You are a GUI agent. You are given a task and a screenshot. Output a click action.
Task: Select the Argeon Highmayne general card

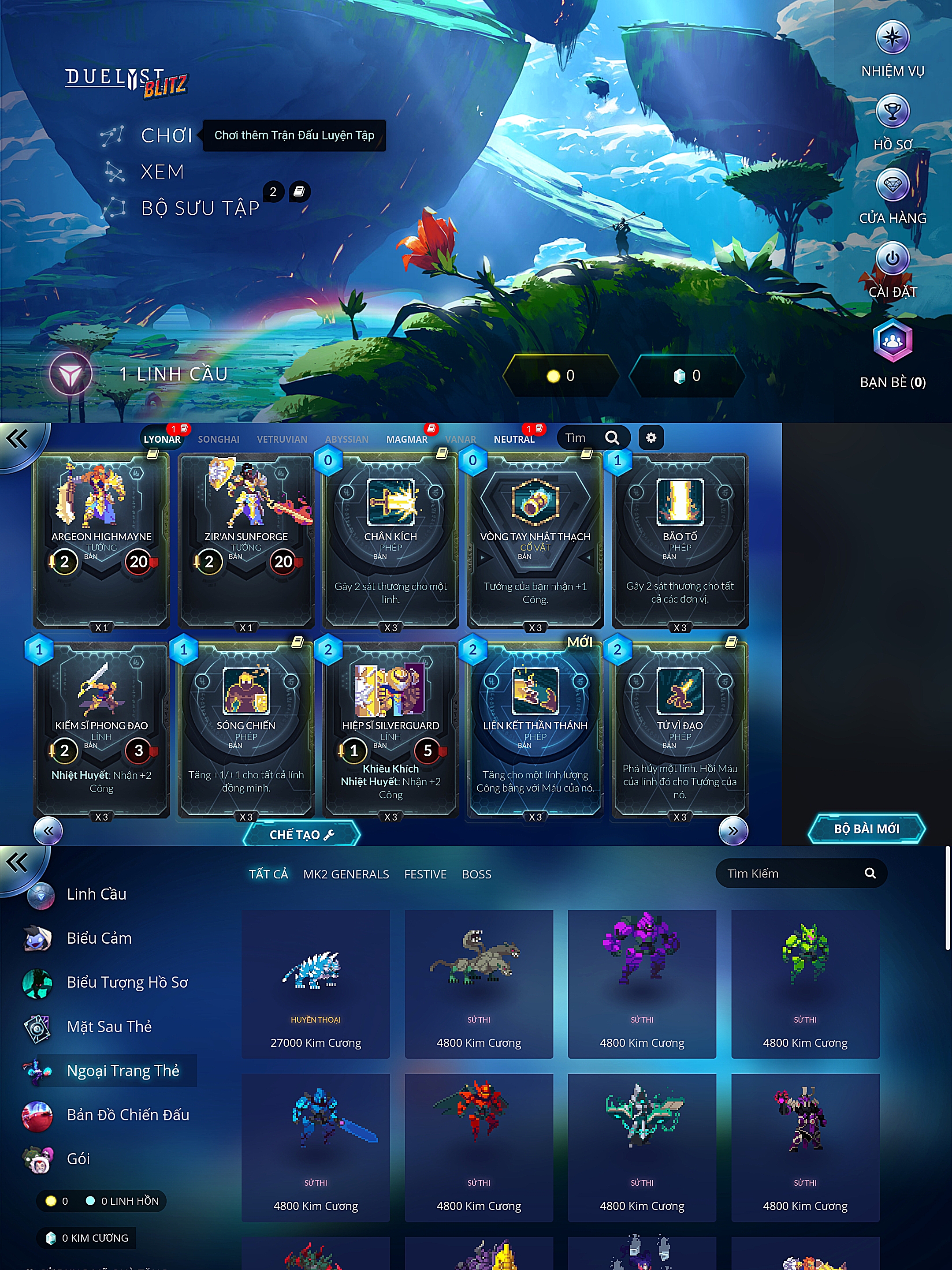[101, 540]
